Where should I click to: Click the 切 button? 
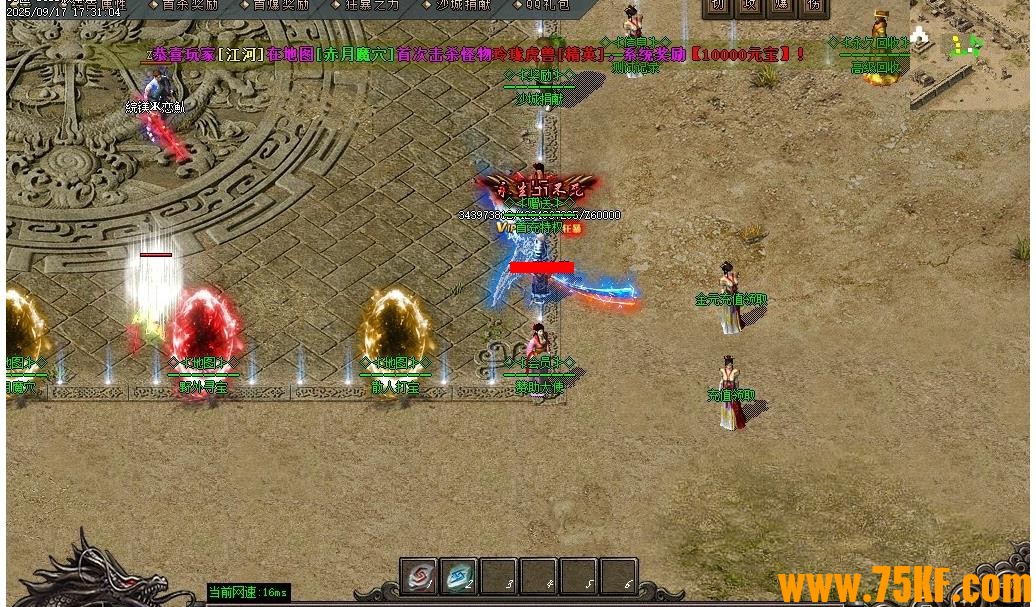718,7
